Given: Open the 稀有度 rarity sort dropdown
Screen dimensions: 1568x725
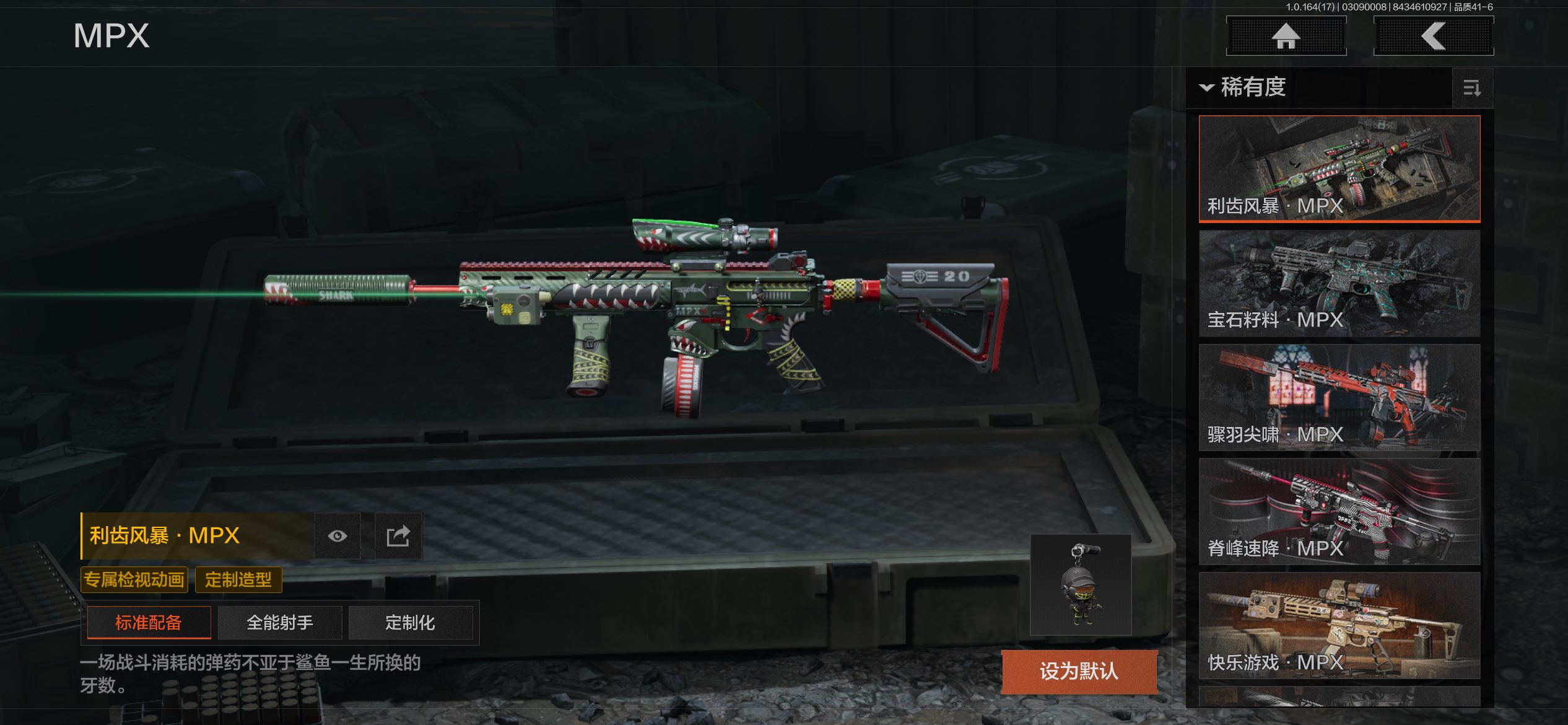Looking at the screenshot, I should coord(1245,87).
